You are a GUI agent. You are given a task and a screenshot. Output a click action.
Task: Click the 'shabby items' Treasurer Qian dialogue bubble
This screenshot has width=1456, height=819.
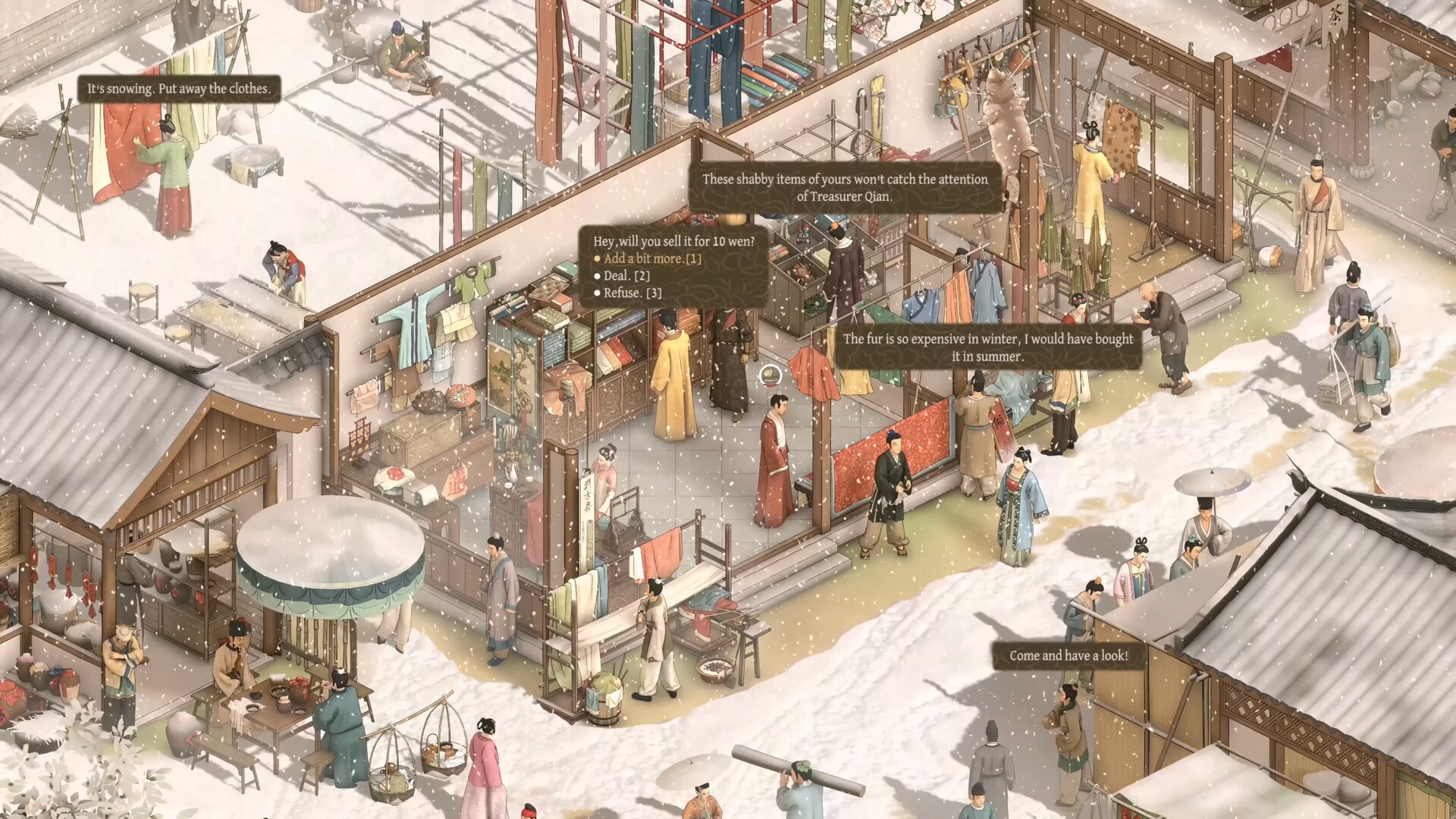pos(844,189)
